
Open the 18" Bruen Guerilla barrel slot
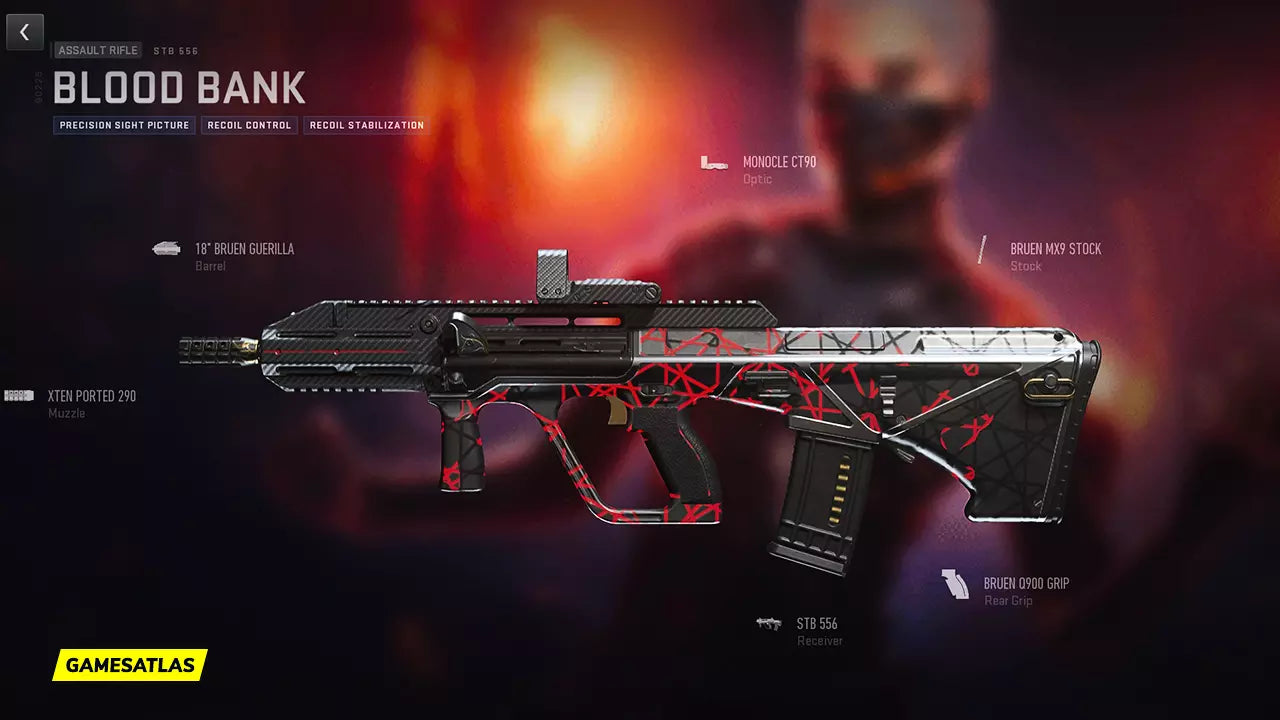(x=243, y=249)
